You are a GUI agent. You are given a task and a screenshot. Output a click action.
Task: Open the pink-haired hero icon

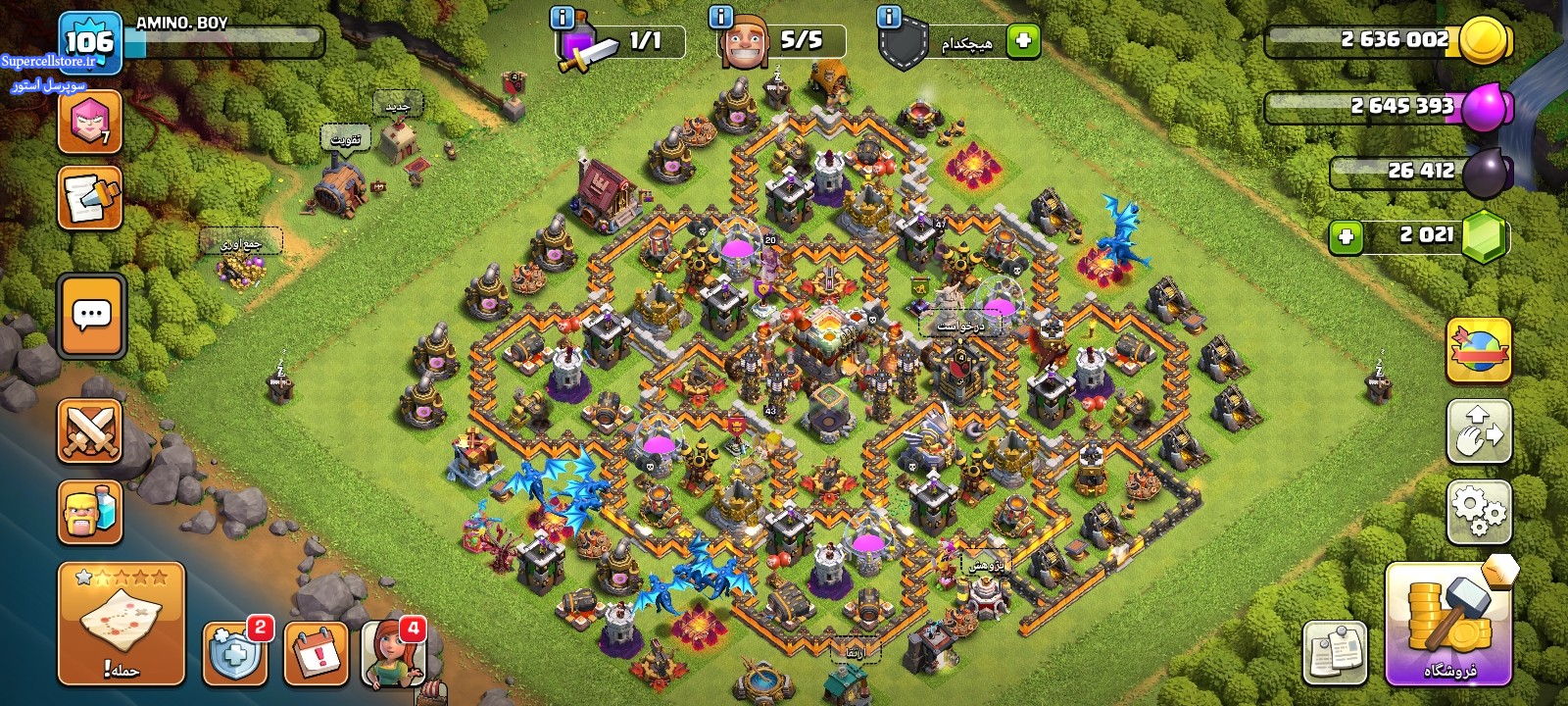tap(90, 122)
